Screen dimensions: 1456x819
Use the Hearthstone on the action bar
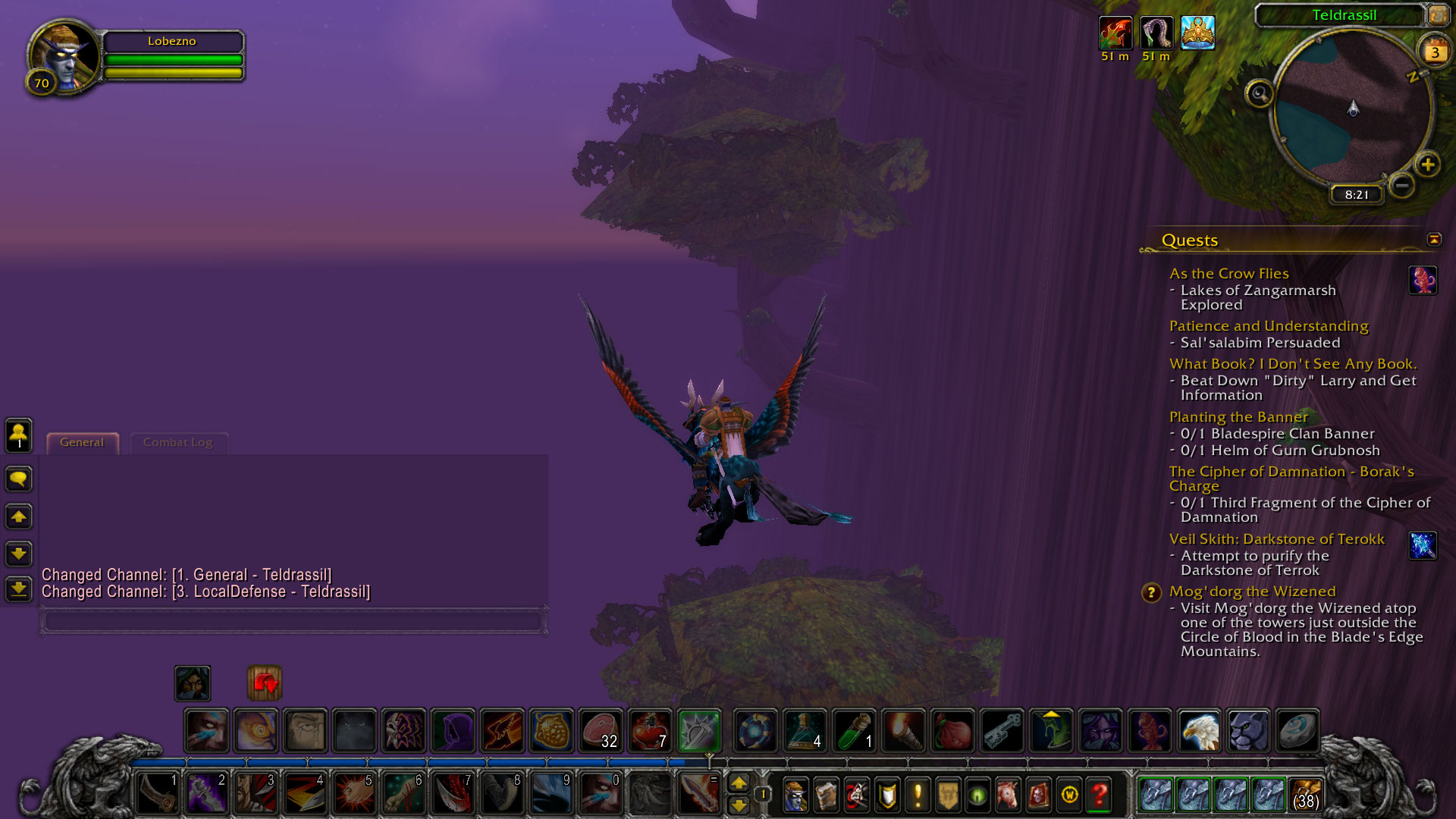pos(1296,730)
